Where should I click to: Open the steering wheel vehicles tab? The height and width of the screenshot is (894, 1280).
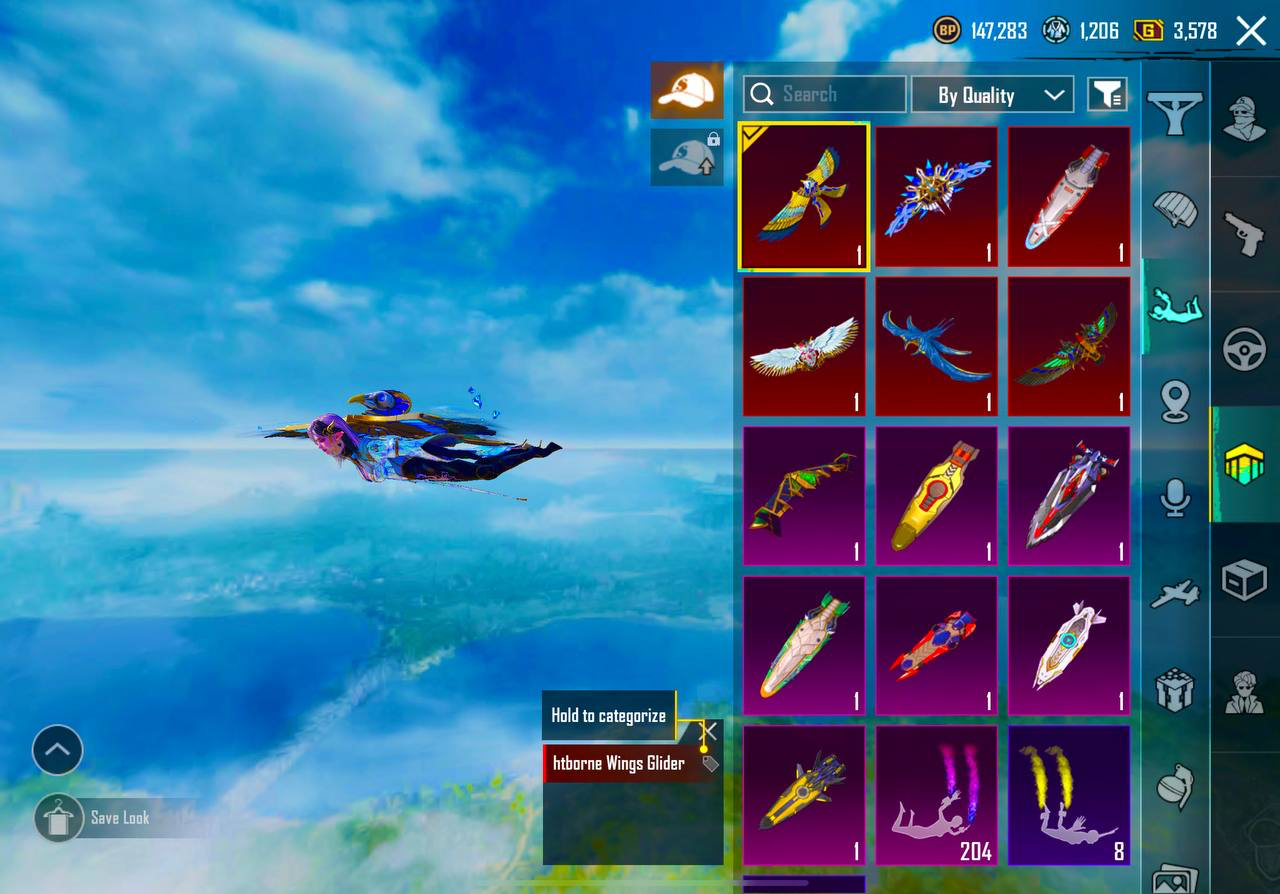pyautogui.click(x=1245, y=350)
